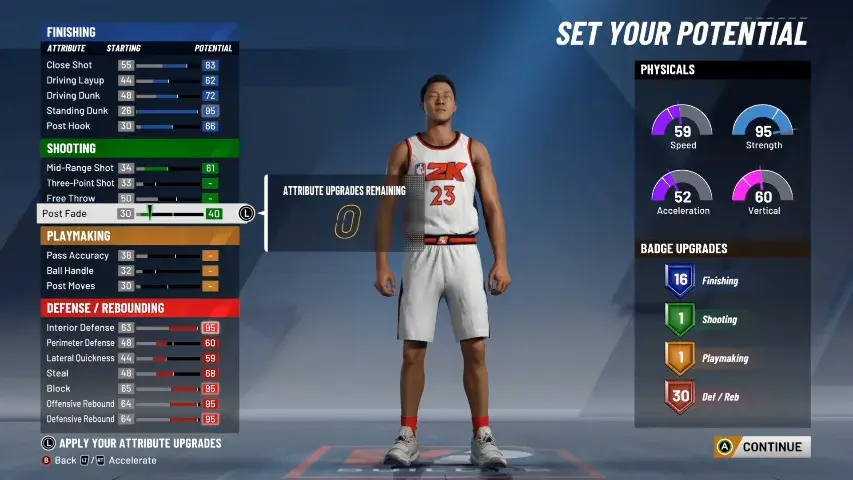Pick the Perimeter Defense attribute row
Image resolution: width=853 pixels, height=480 pixels.
pos(138,343)
